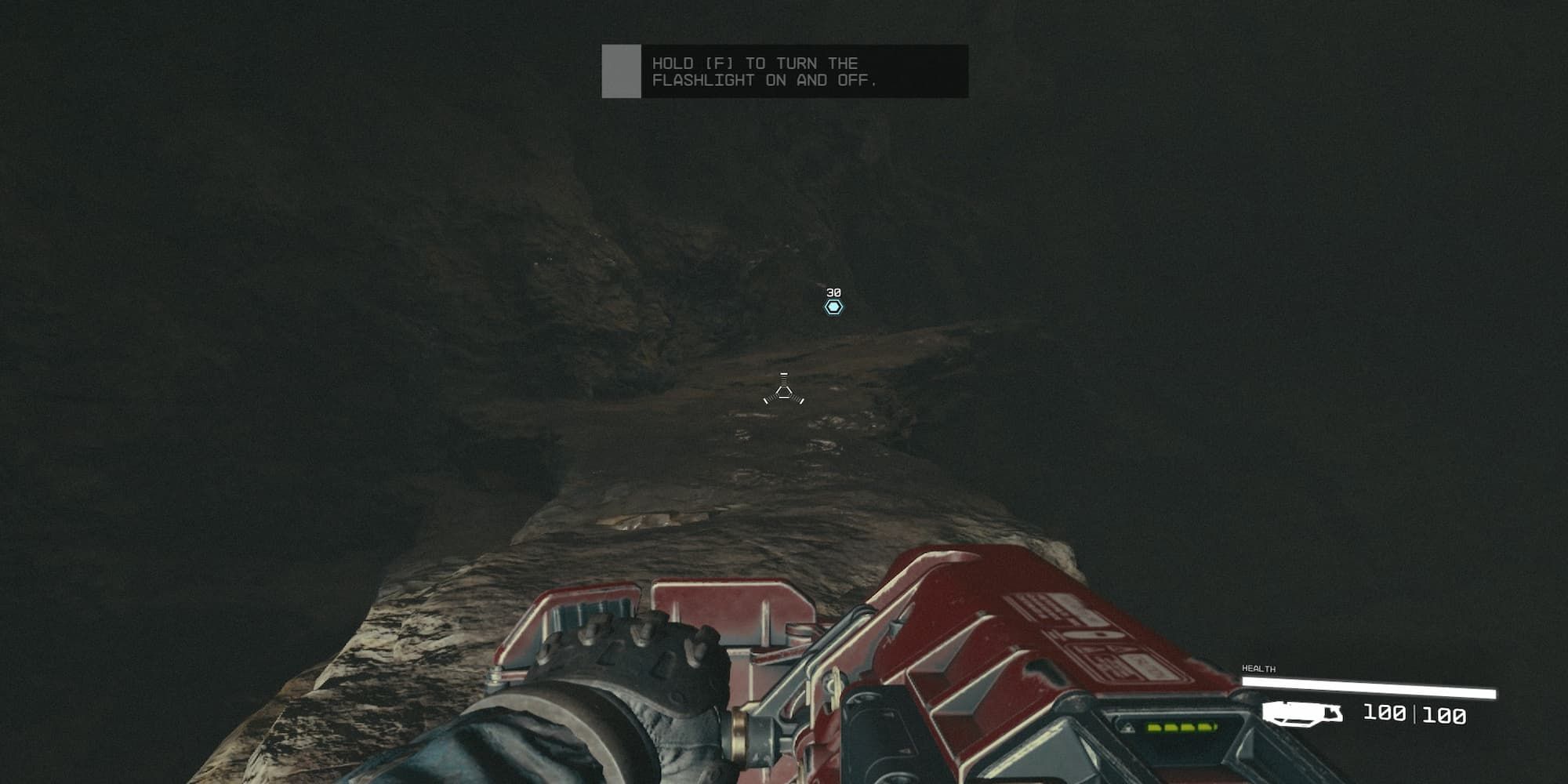Select the equipped cutter weapon icon

click(x=1302, y=713)
